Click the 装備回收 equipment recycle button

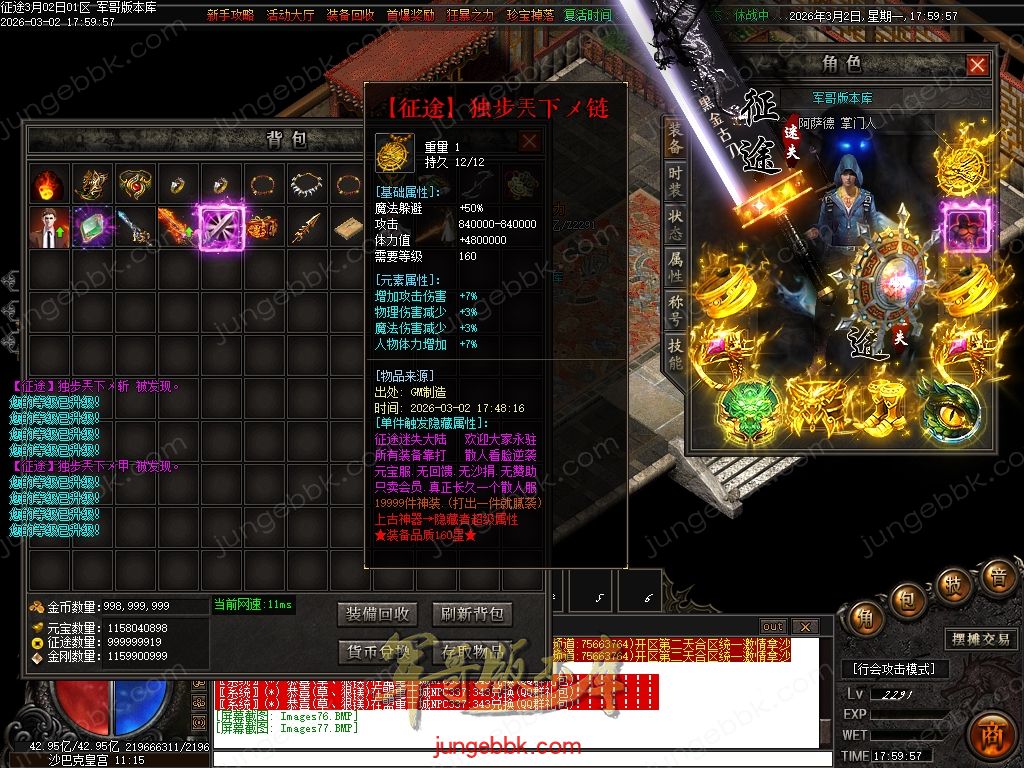(376, 613)
